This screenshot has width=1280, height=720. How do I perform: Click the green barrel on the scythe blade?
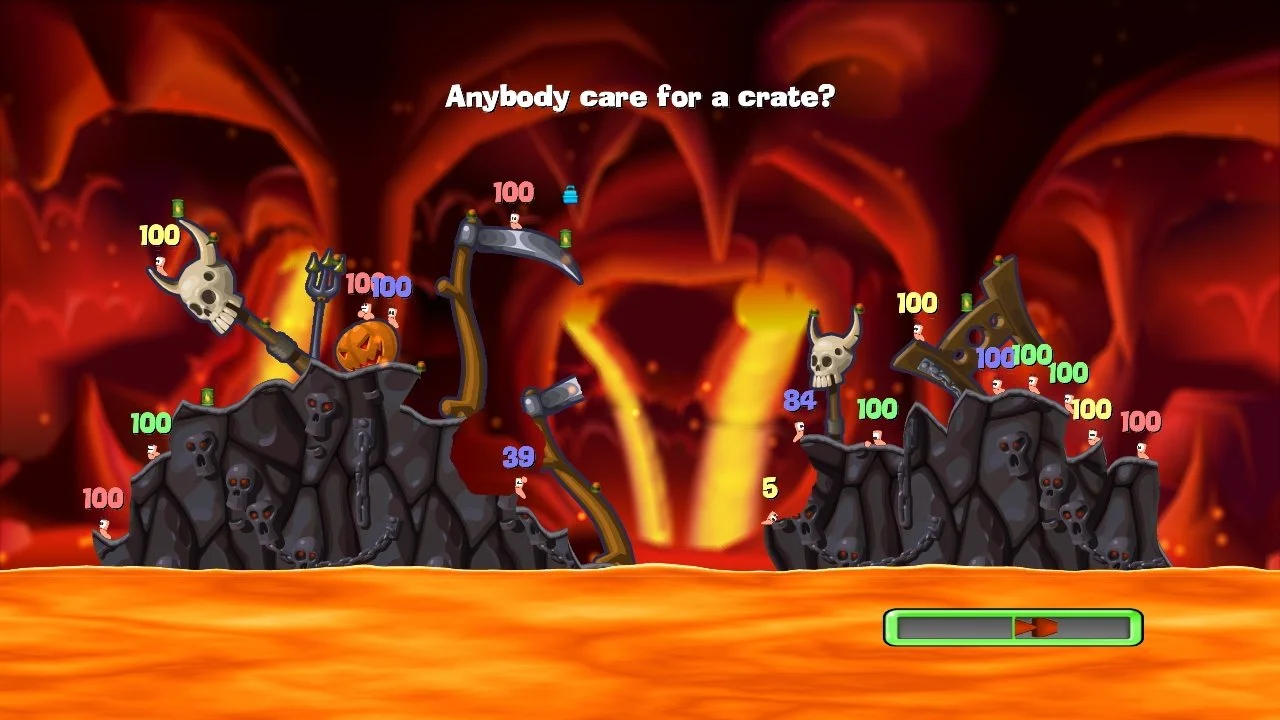(565, 236)
